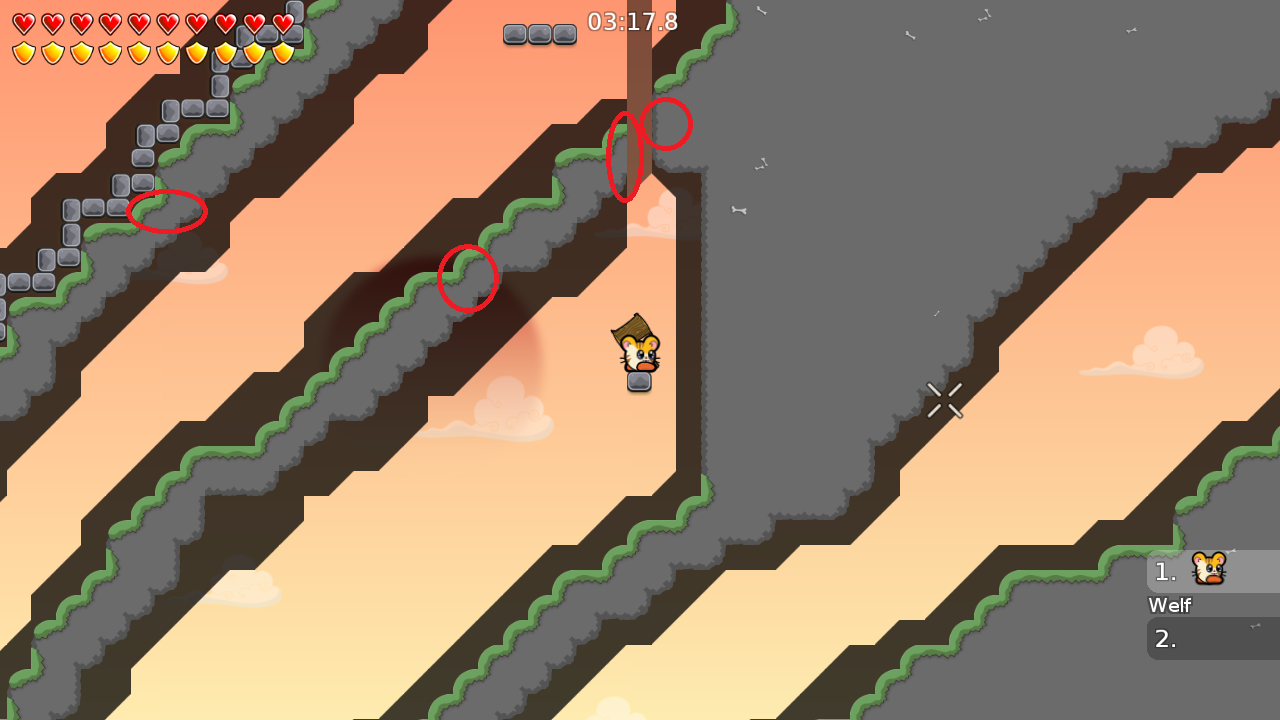
Task: Click the red circle near the tree trunk
Action: (668, 124)
